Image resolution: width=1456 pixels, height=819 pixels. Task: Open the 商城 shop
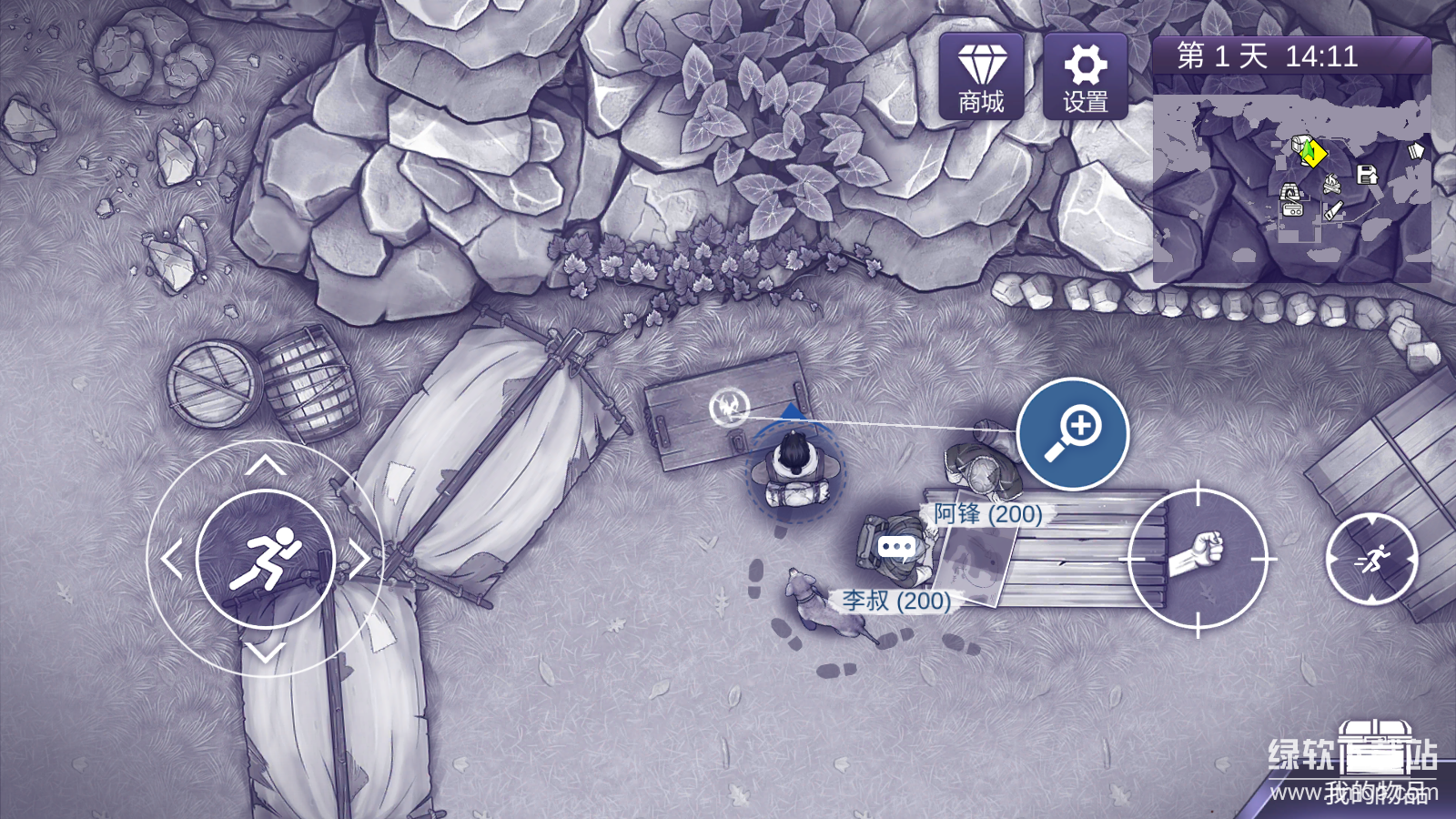(981, 77)
